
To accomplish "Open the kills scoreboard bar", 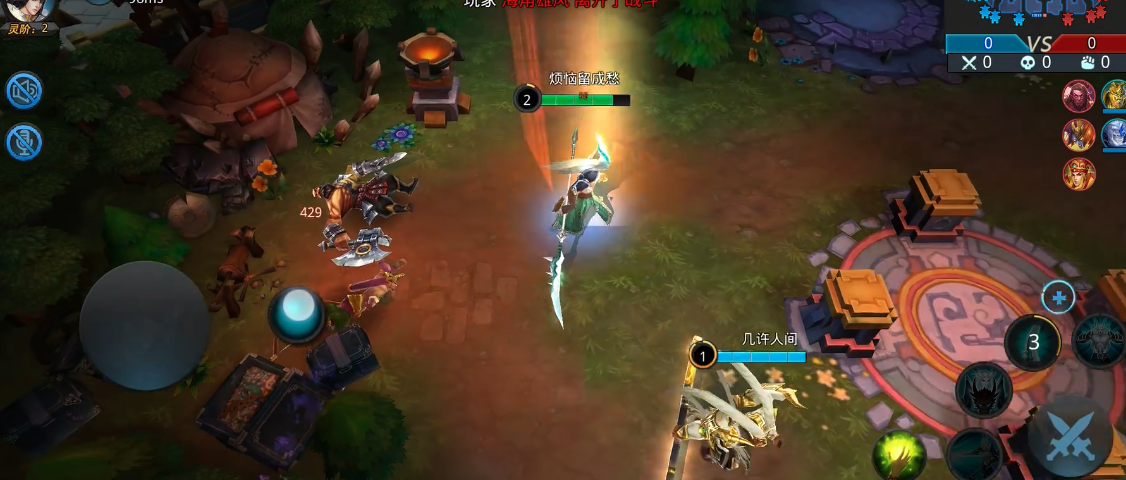I will 1036,43.
